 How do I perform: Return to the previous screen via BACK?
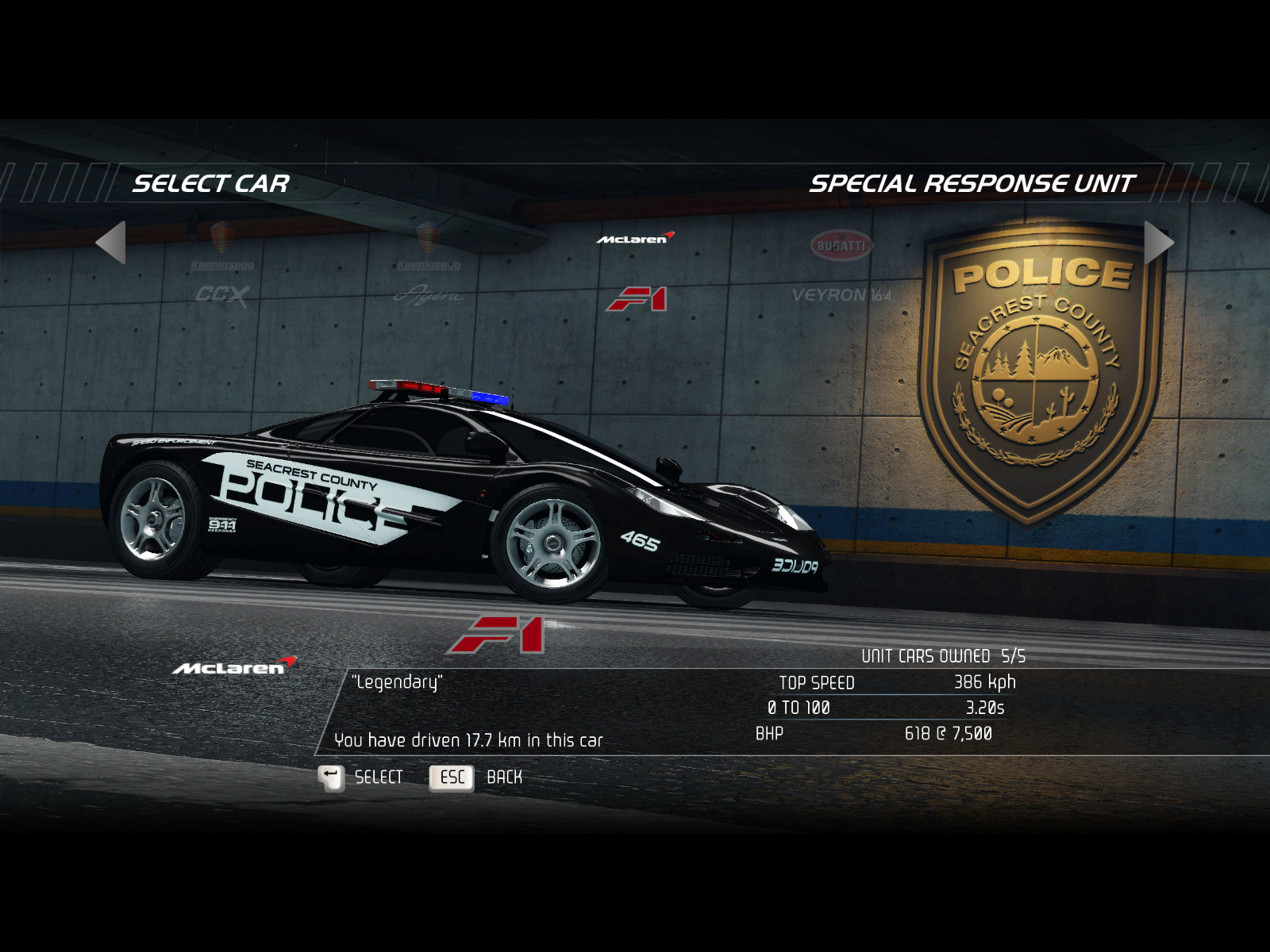[x=476, y=777]
